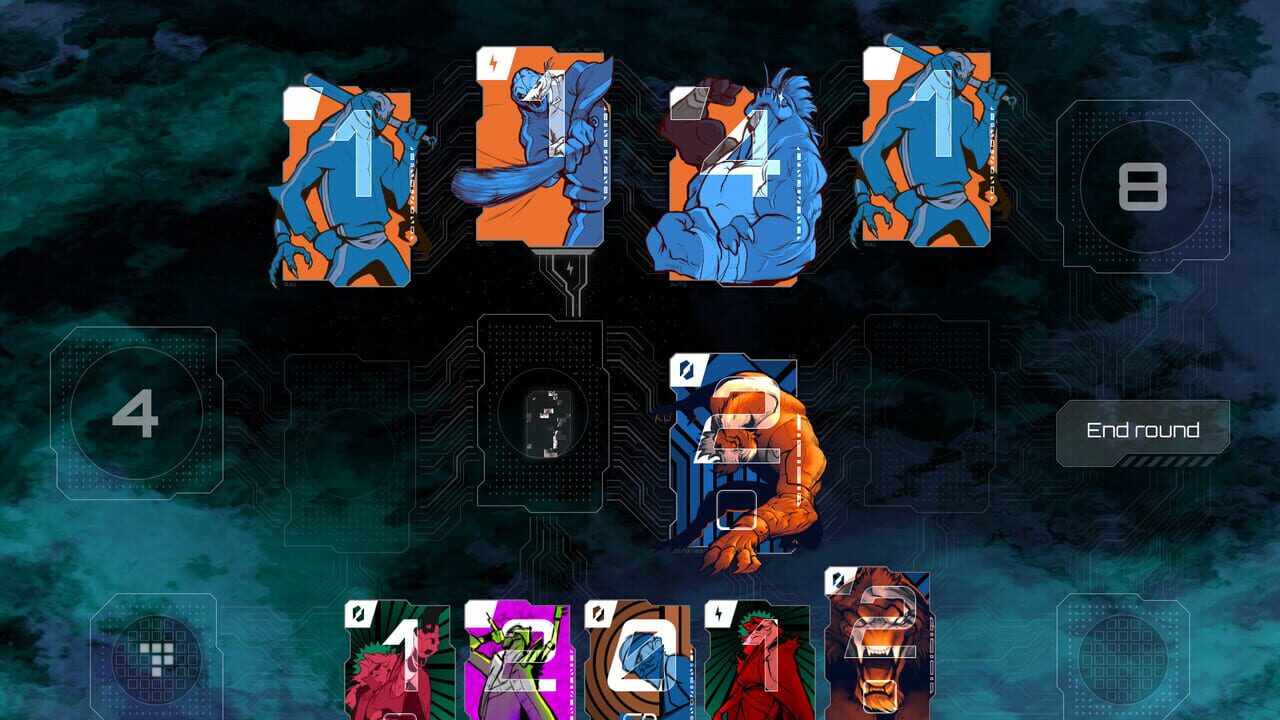Click the lightning connector icon above the center slot
1280x720 pixels.
(571, 267)
